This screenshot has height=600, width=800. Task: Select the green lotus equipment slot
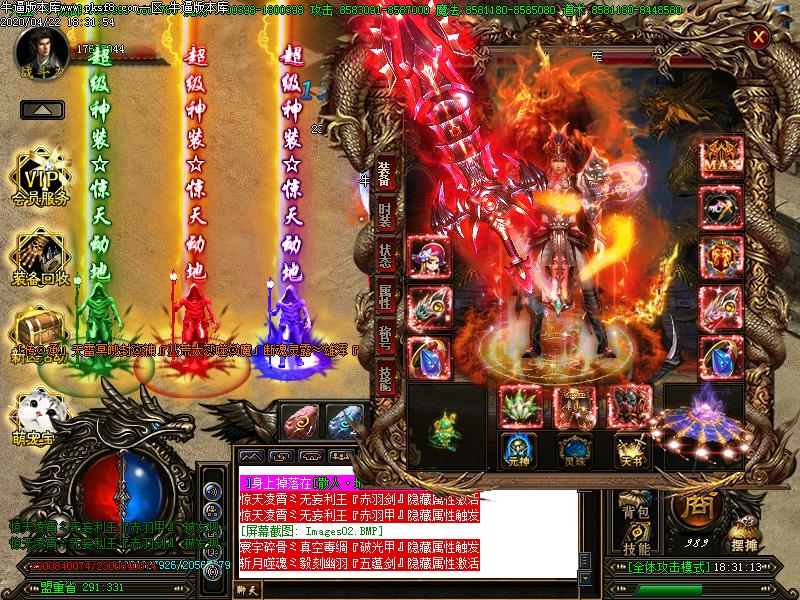[519, 408]
